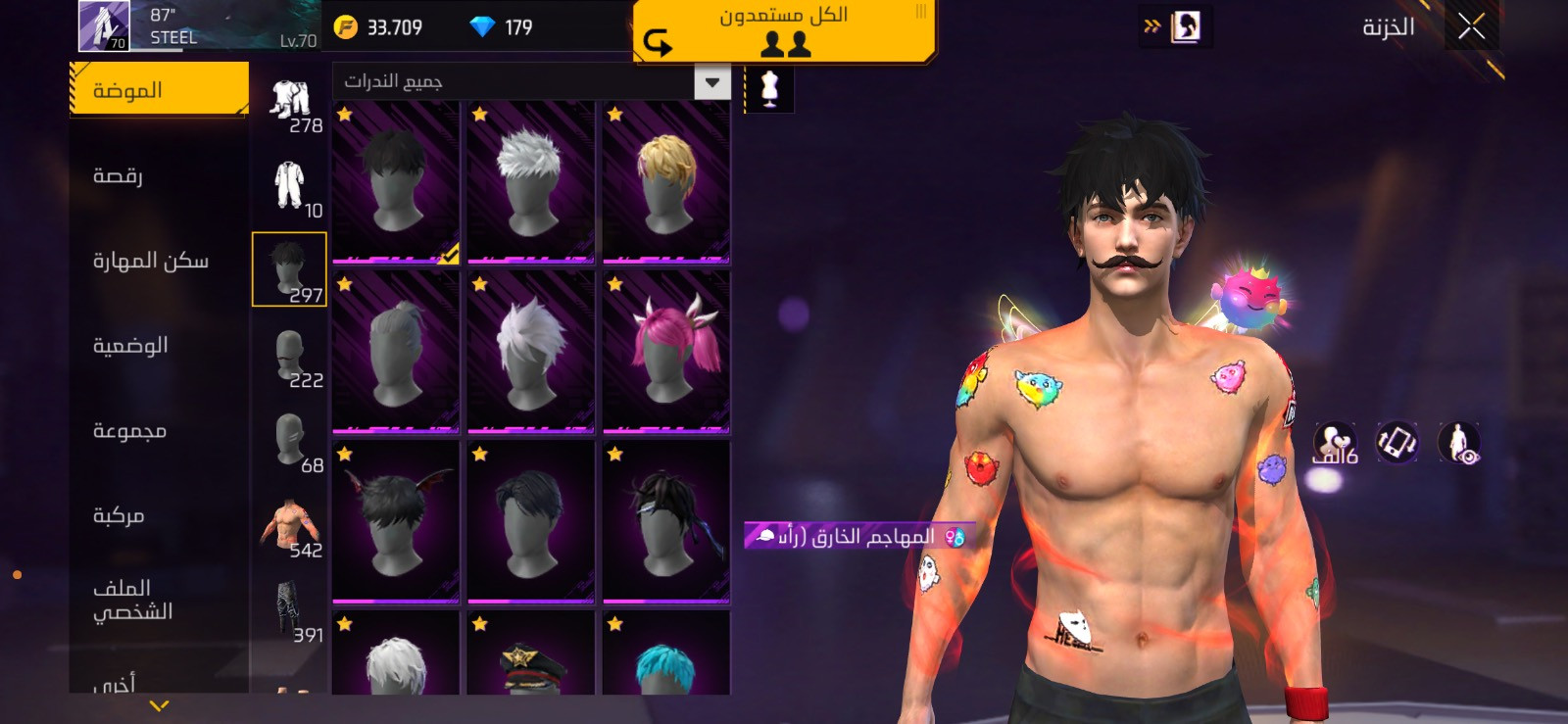1568x724 pixels.
Task: Switch to الملف الشخصي profile tab
Action: pyautogui.click(x=132, y=600)
